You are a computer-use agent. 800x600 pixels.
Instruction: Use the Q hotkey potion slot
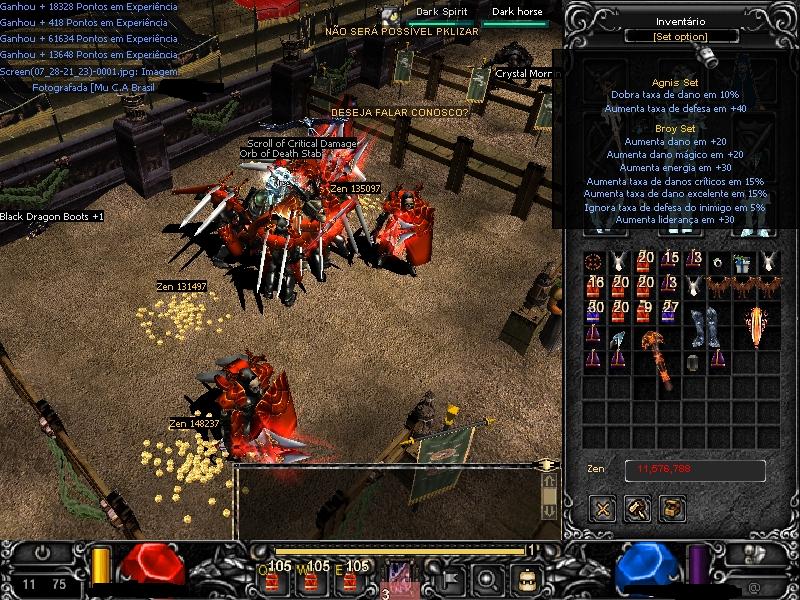(275, 577)
